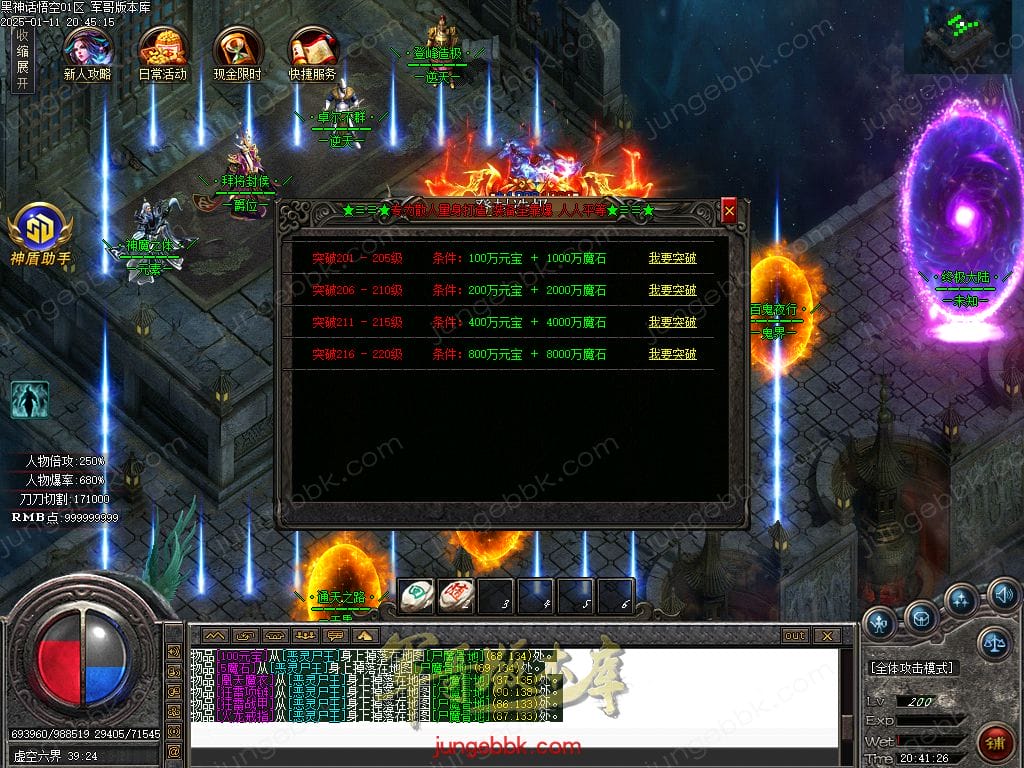Use the green tile item in hotbar slot 1

(x=416, y=596)
